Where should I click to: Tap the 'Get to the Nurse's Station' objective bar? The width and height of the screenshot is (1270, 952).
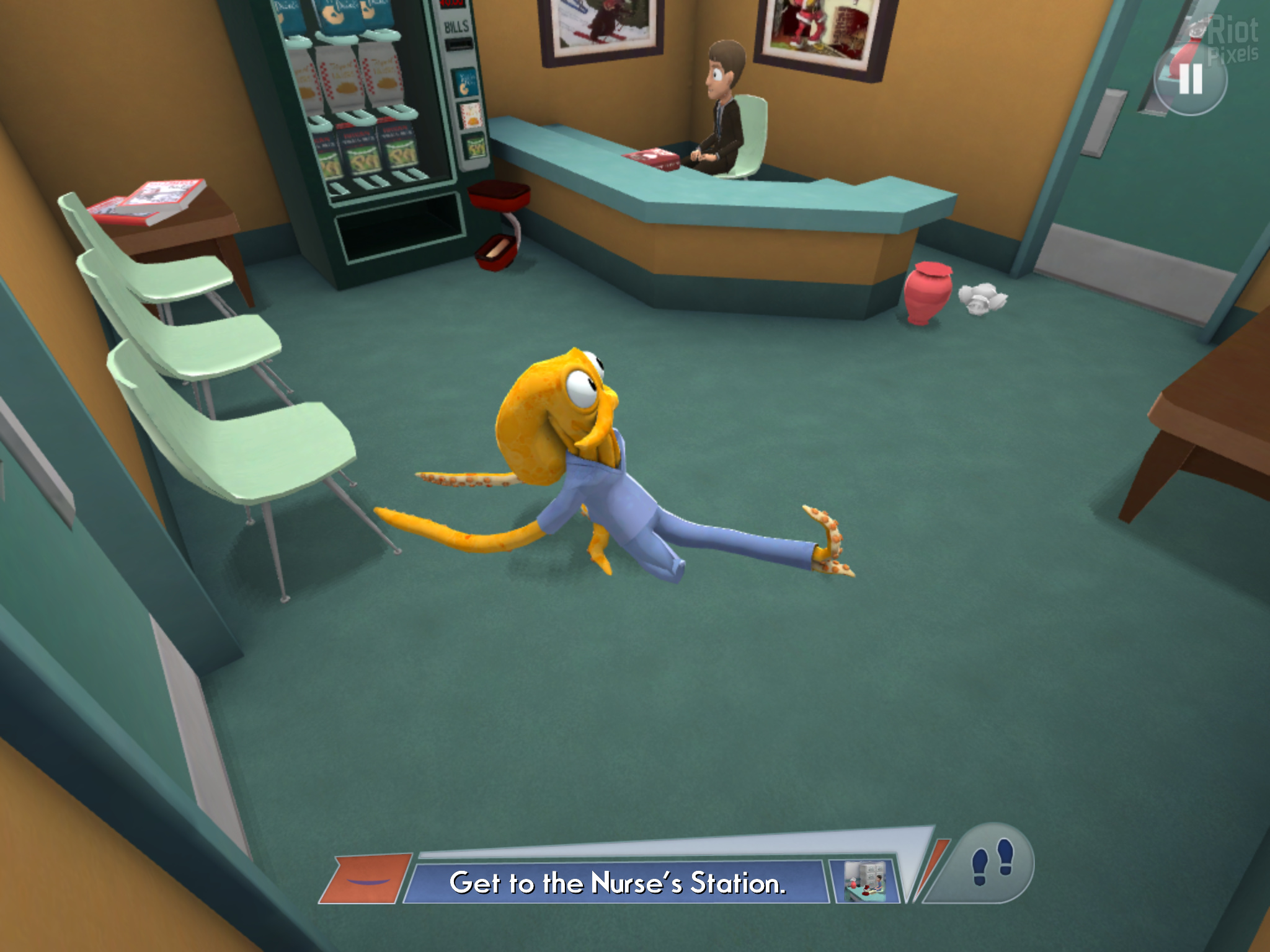click(617, 883)
